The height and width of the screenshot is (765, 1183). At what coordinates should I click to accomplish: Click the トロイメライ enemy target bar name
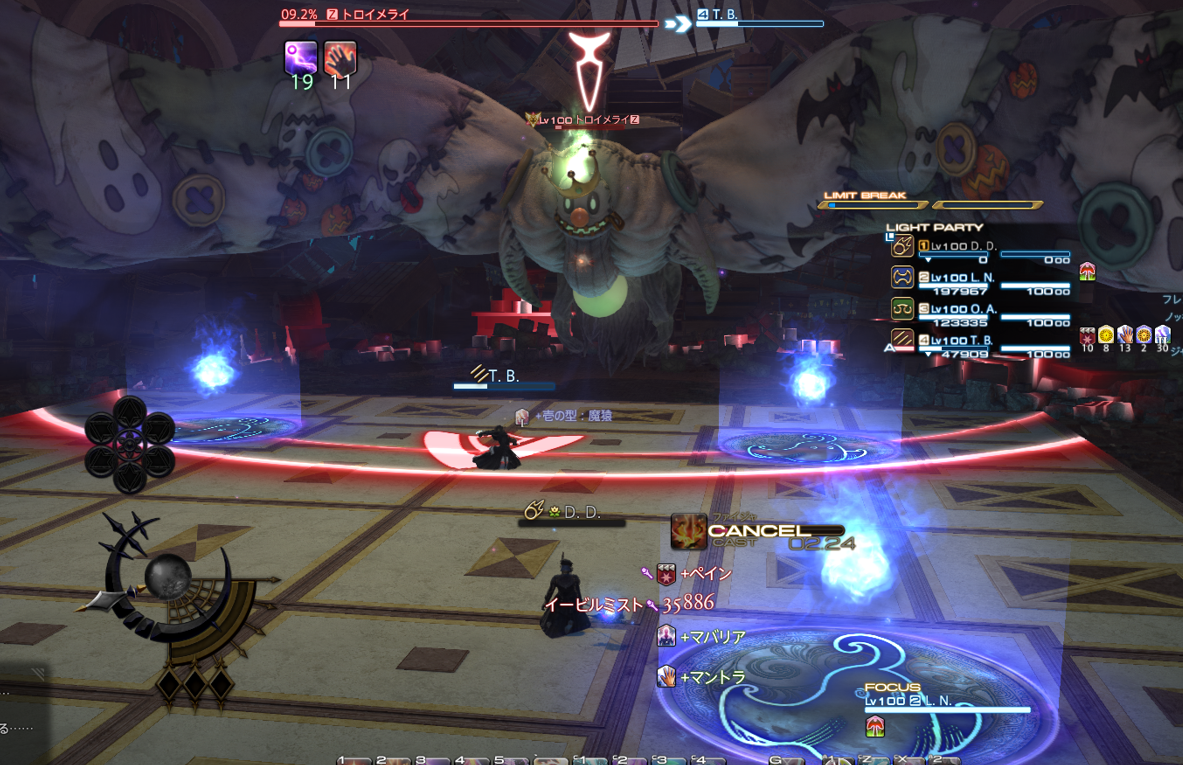pyautogui.click(x=375, y=15)
